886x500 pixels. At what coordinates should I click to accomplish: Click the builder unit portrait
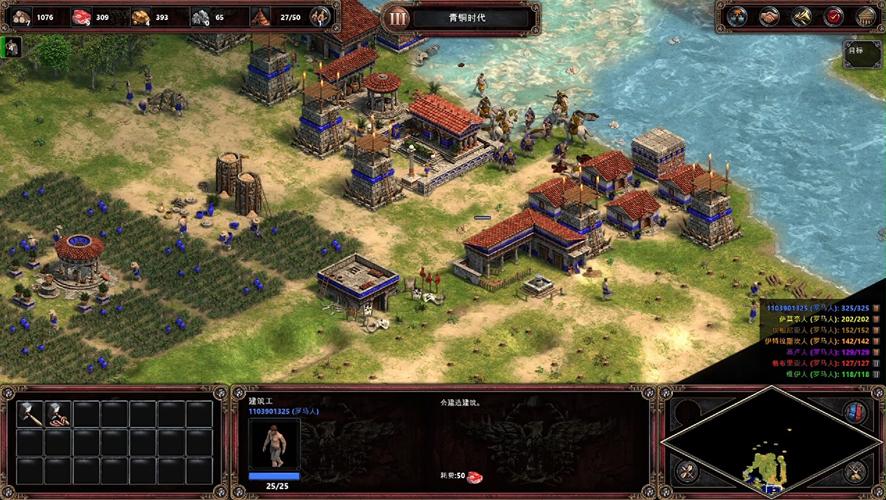point(274,444)
